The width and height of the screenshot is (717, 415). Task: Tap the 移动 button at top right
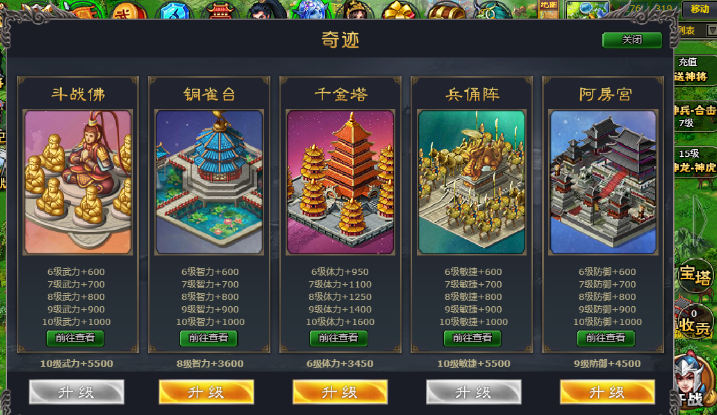[698, 9]
